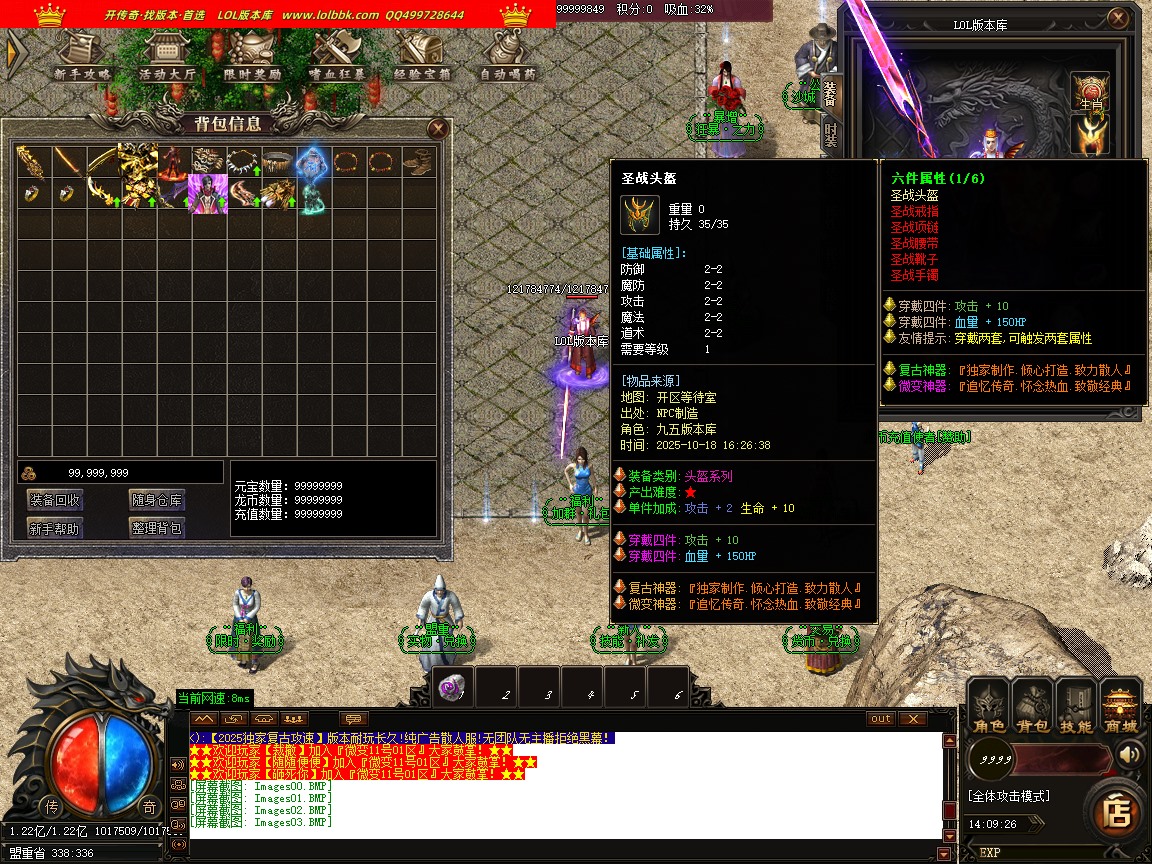This screenshot has height=864, width=1152.
Task: Toggle the sound speaker icon
Action: (1131, 753)
